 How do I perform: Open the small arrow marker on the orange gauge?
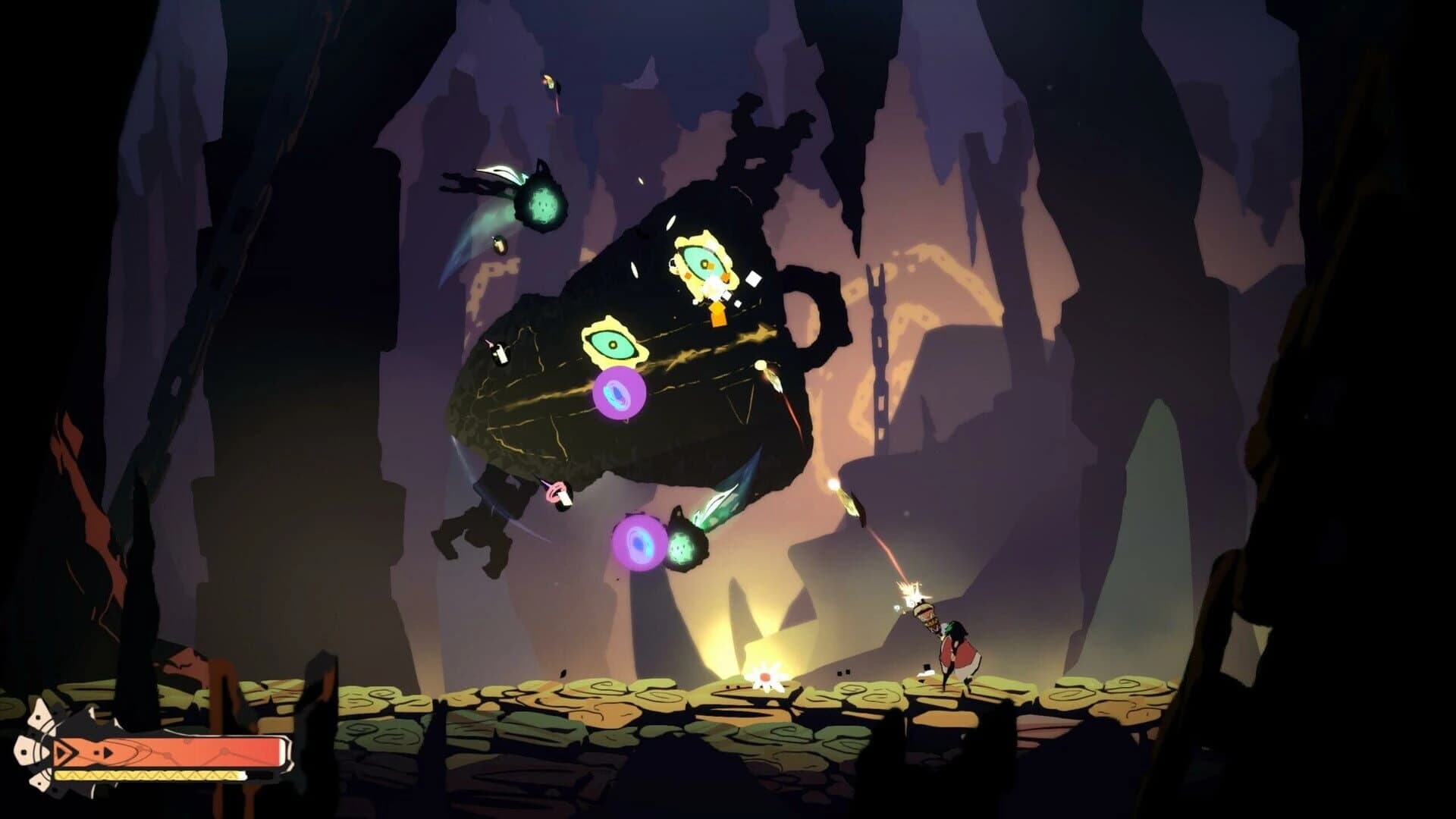click(x=106, y=753)
